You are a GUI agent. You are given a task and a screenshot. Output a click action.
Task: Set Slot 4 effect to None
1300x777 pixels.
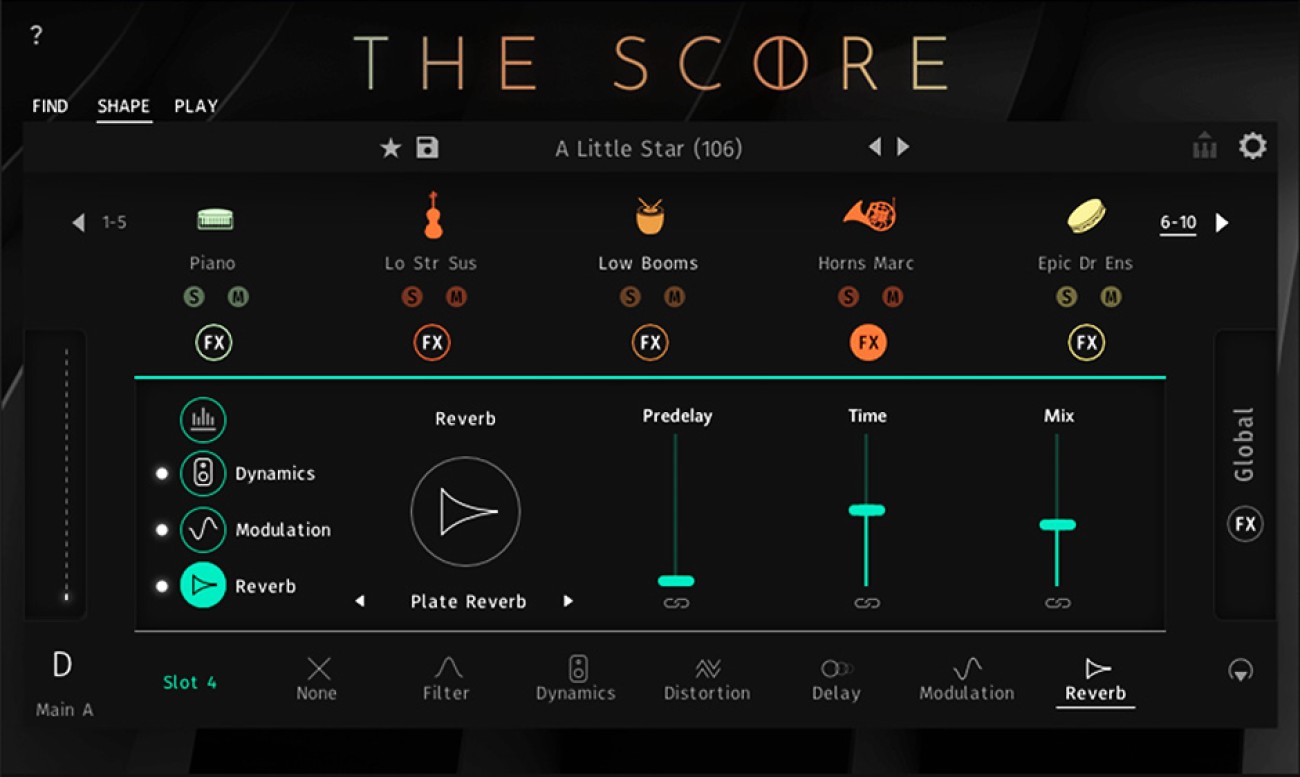click(317, 680)
